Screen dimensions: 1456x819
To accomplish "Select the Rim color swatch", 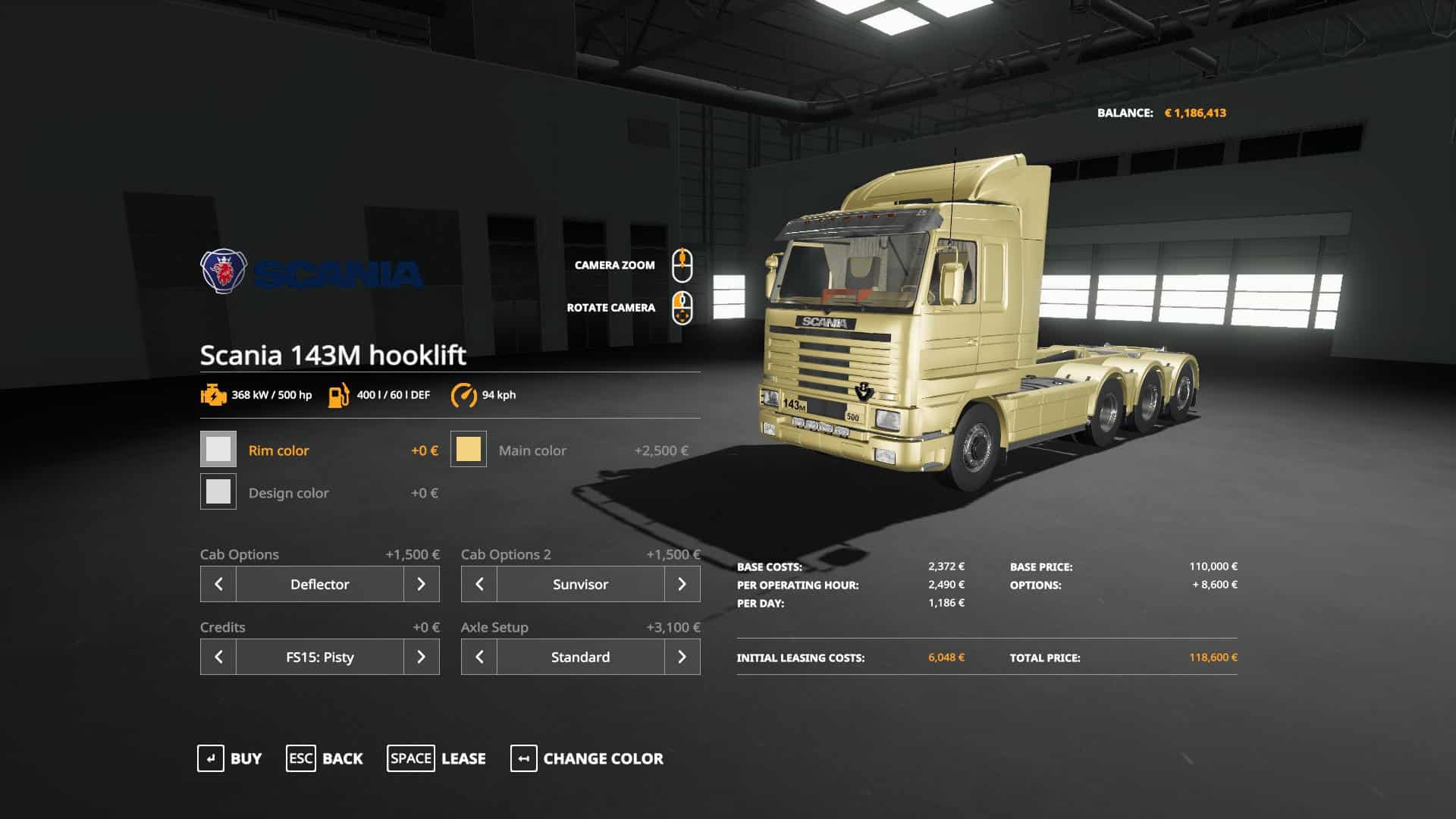I will (x=218, y=450).
